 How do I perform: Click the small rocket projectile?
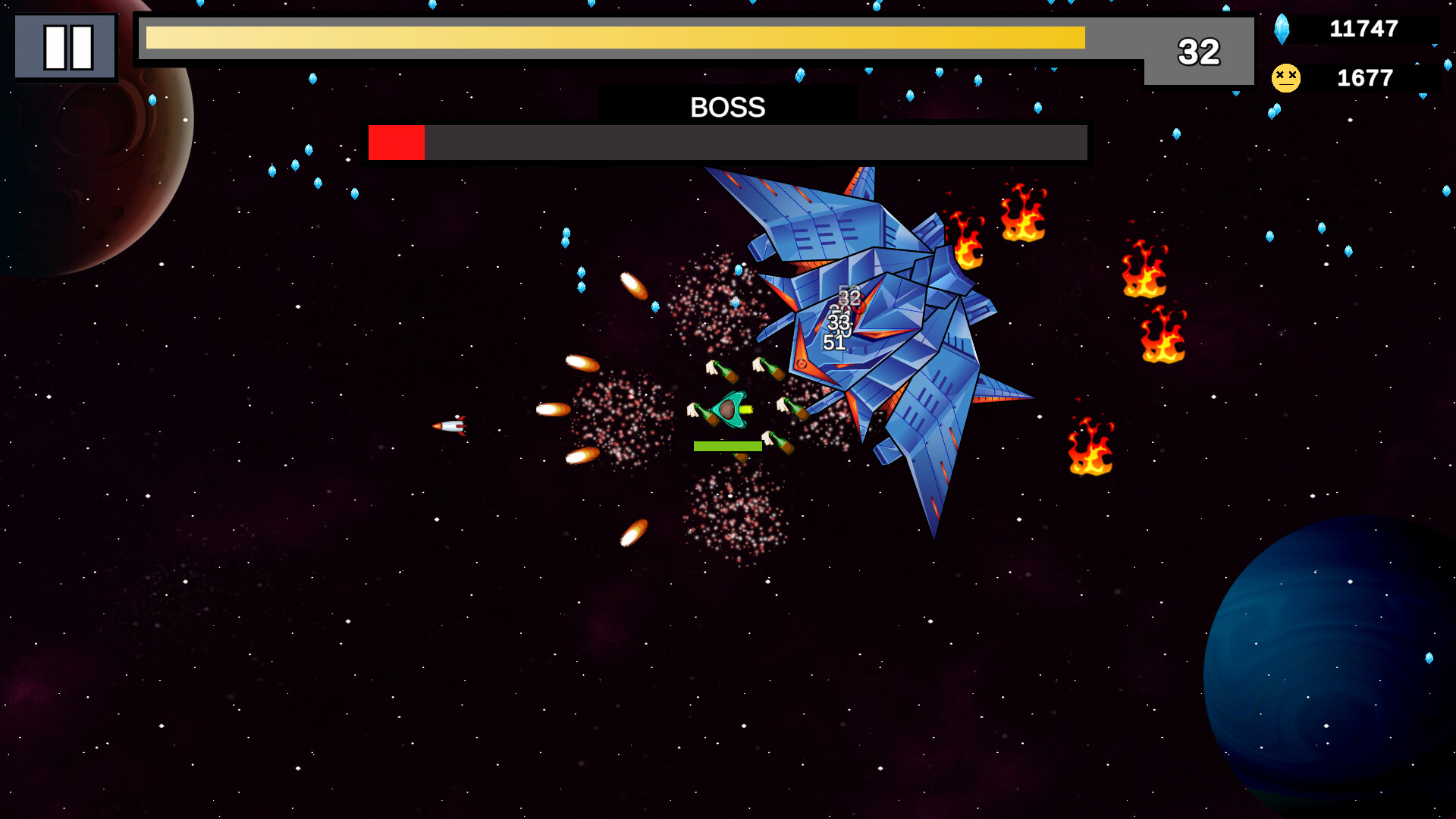[x=449, y=427]
